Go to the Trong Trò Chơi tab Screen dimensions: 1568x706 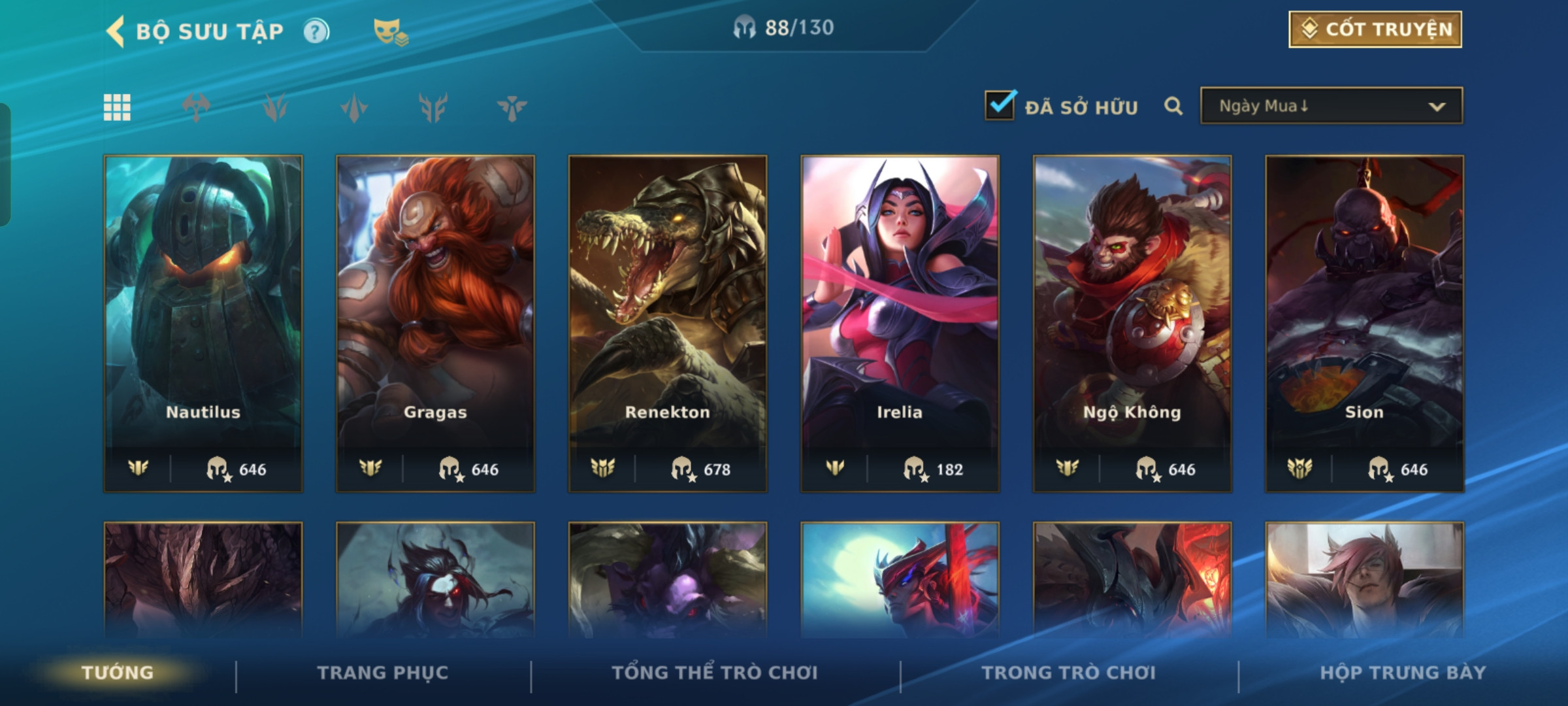click(x=1069, y=673)
